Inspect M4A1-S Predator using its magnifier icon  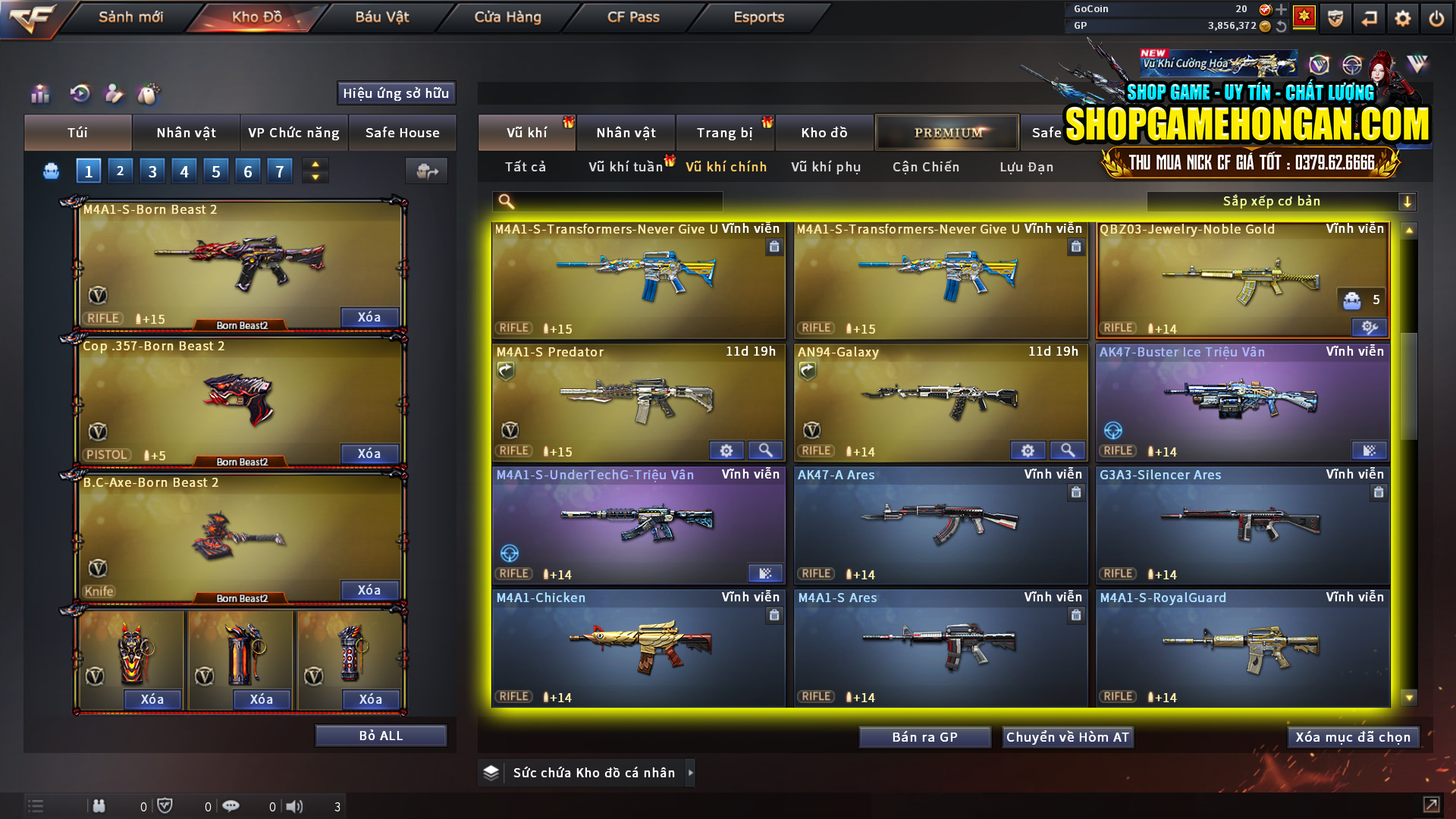tap(765, 450)
